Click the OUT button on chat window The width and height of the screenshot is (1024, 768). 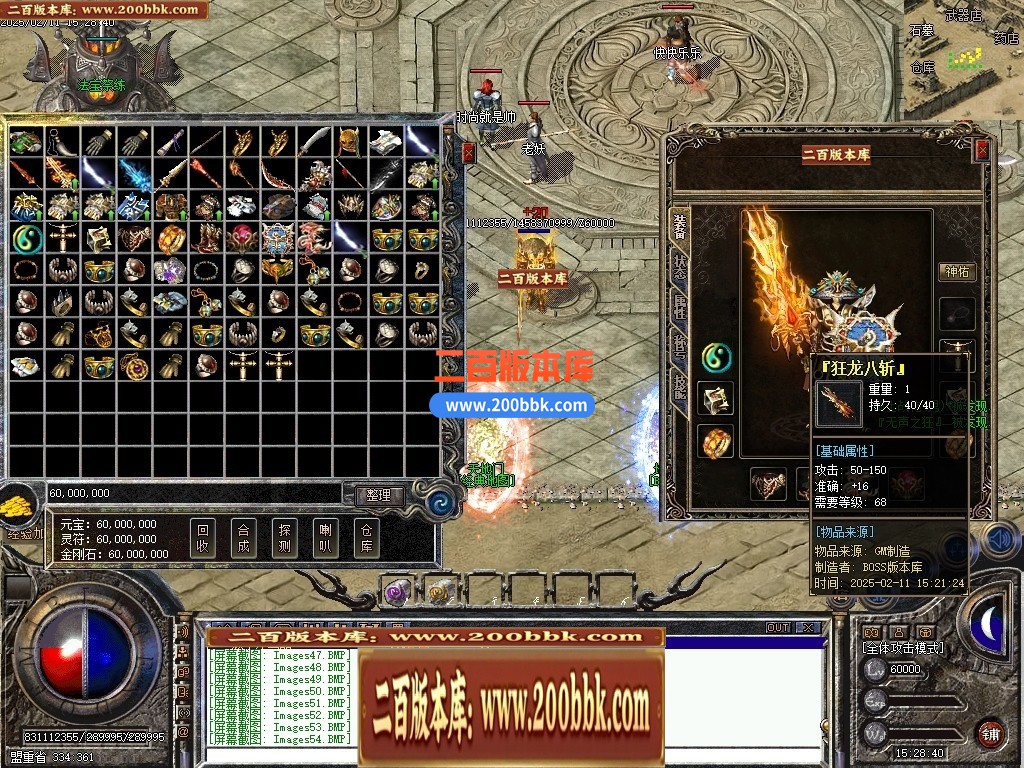(x=778, y=628)
